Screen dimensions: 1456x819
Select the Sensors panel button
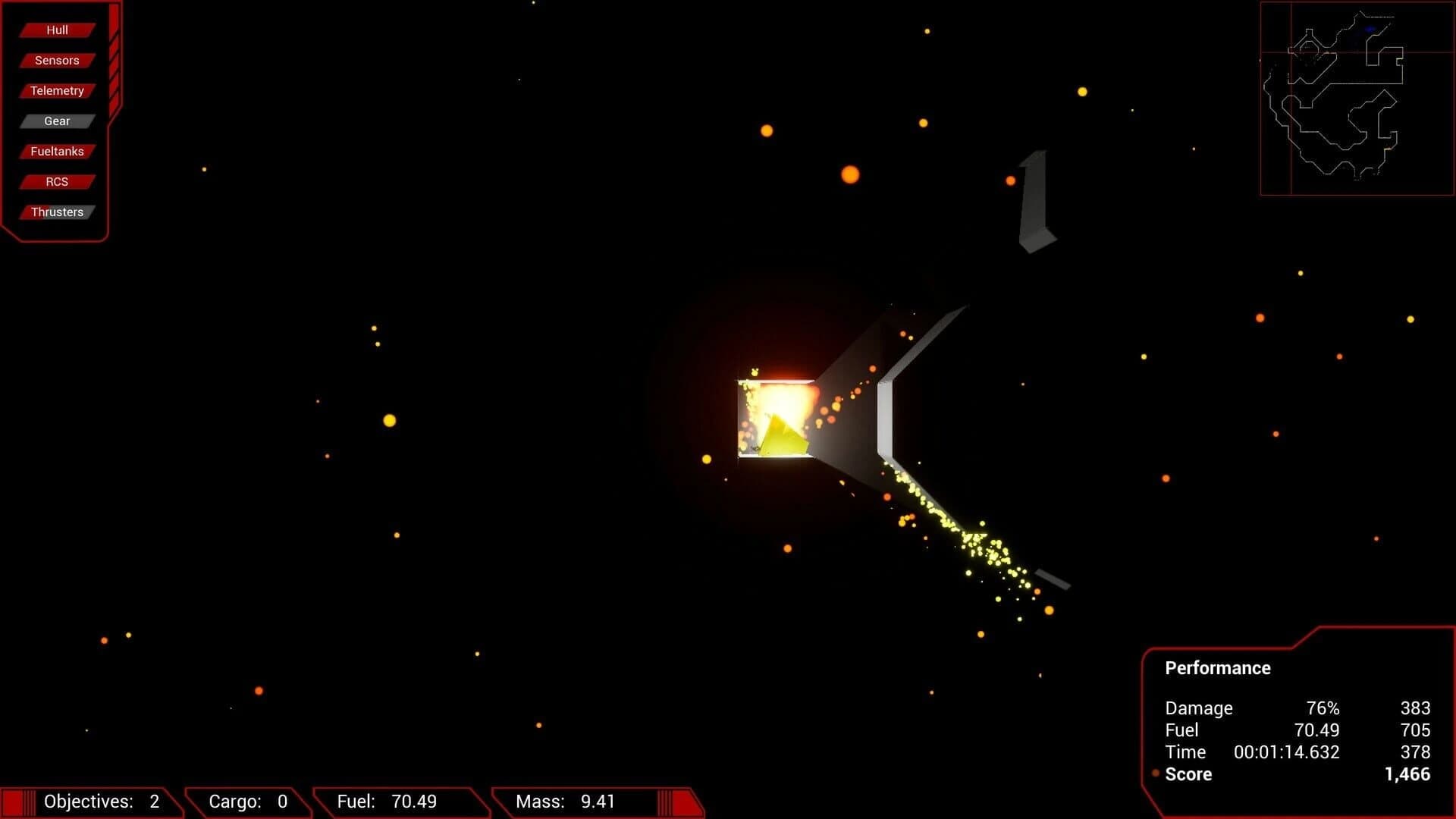pyautogui.click(x=55, y=60)
